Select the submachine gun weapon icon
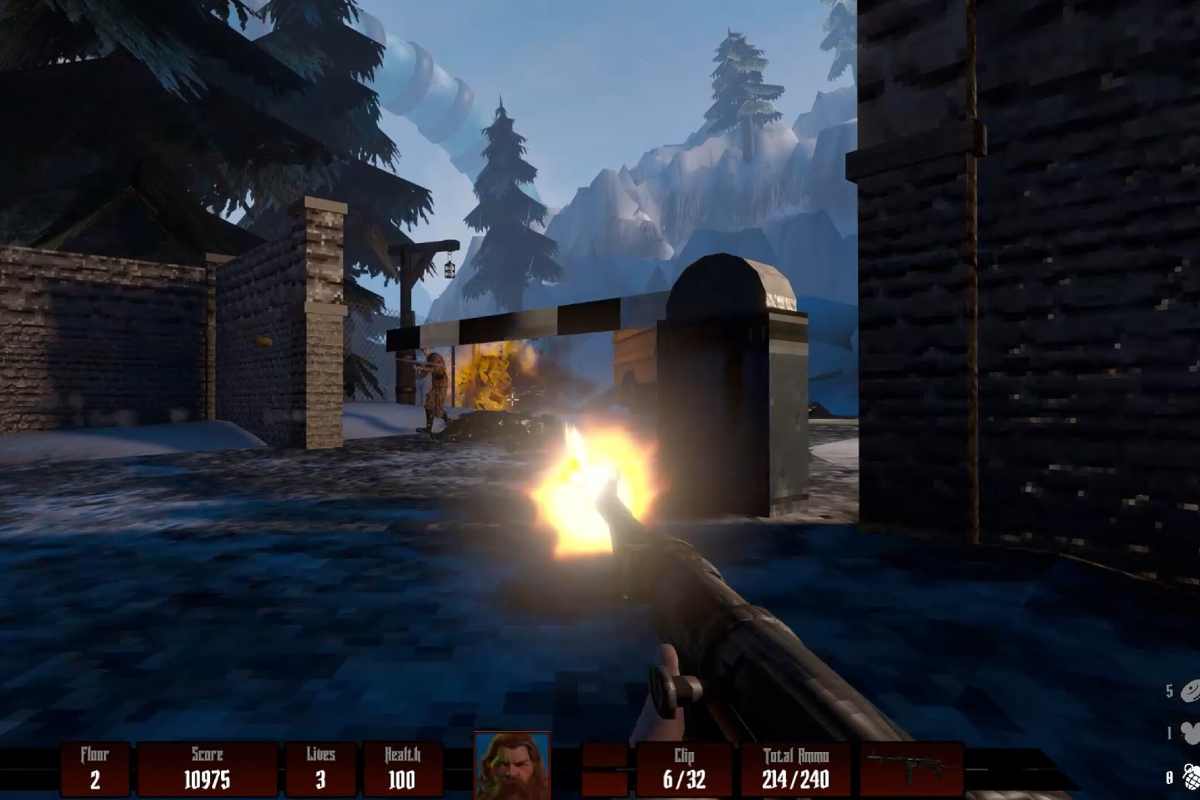This screenshot has height=800, width=1200. click(911, 767)
